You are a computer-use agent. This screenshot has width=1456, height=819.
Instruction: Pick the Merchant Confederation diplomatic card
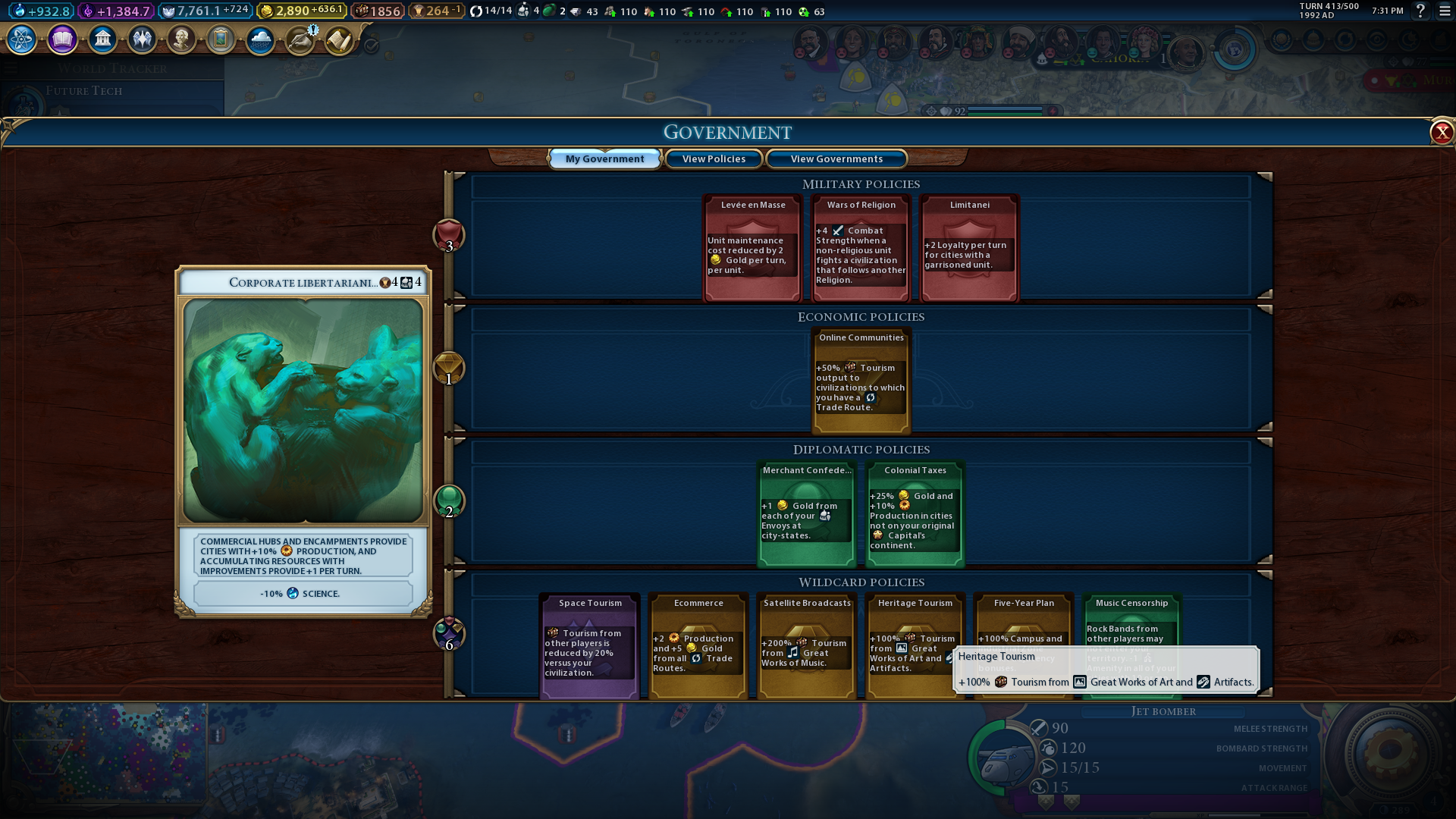[x=807, y=514]
